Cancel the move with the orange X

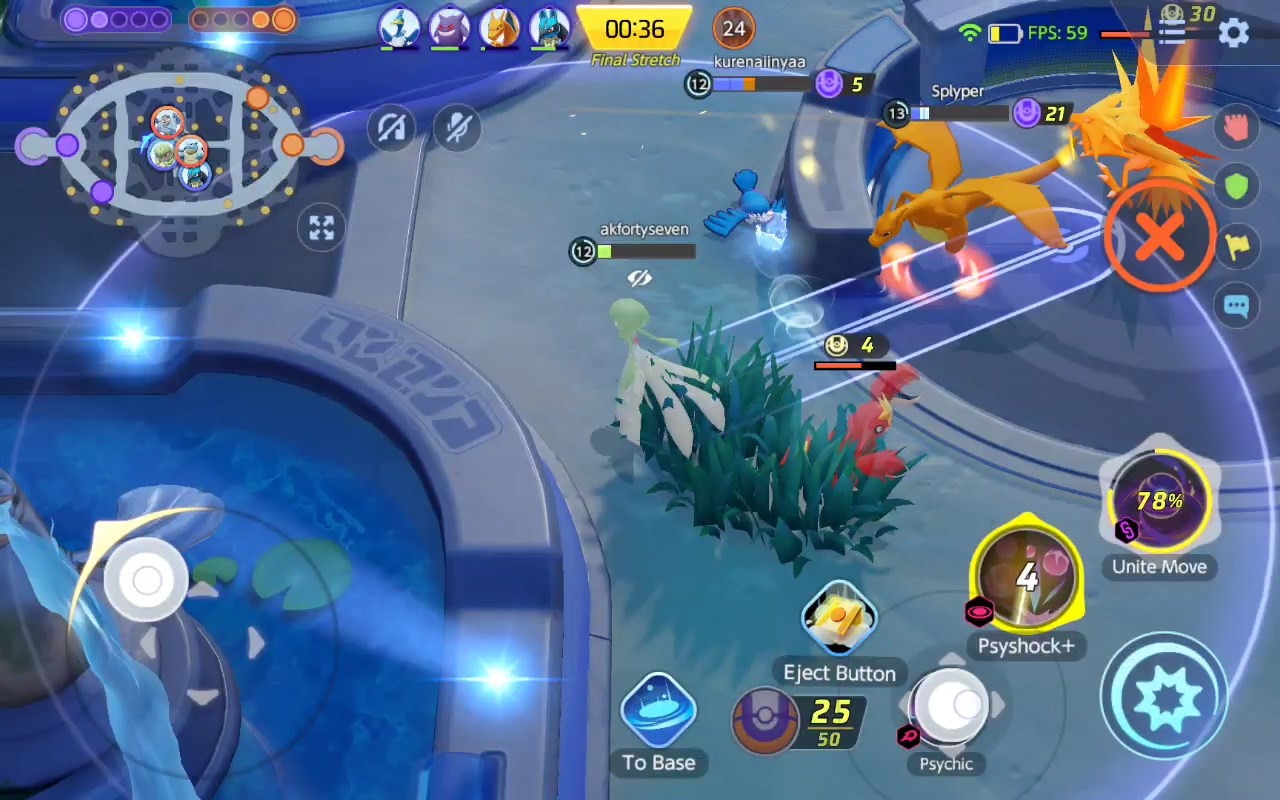point(1160,238)
